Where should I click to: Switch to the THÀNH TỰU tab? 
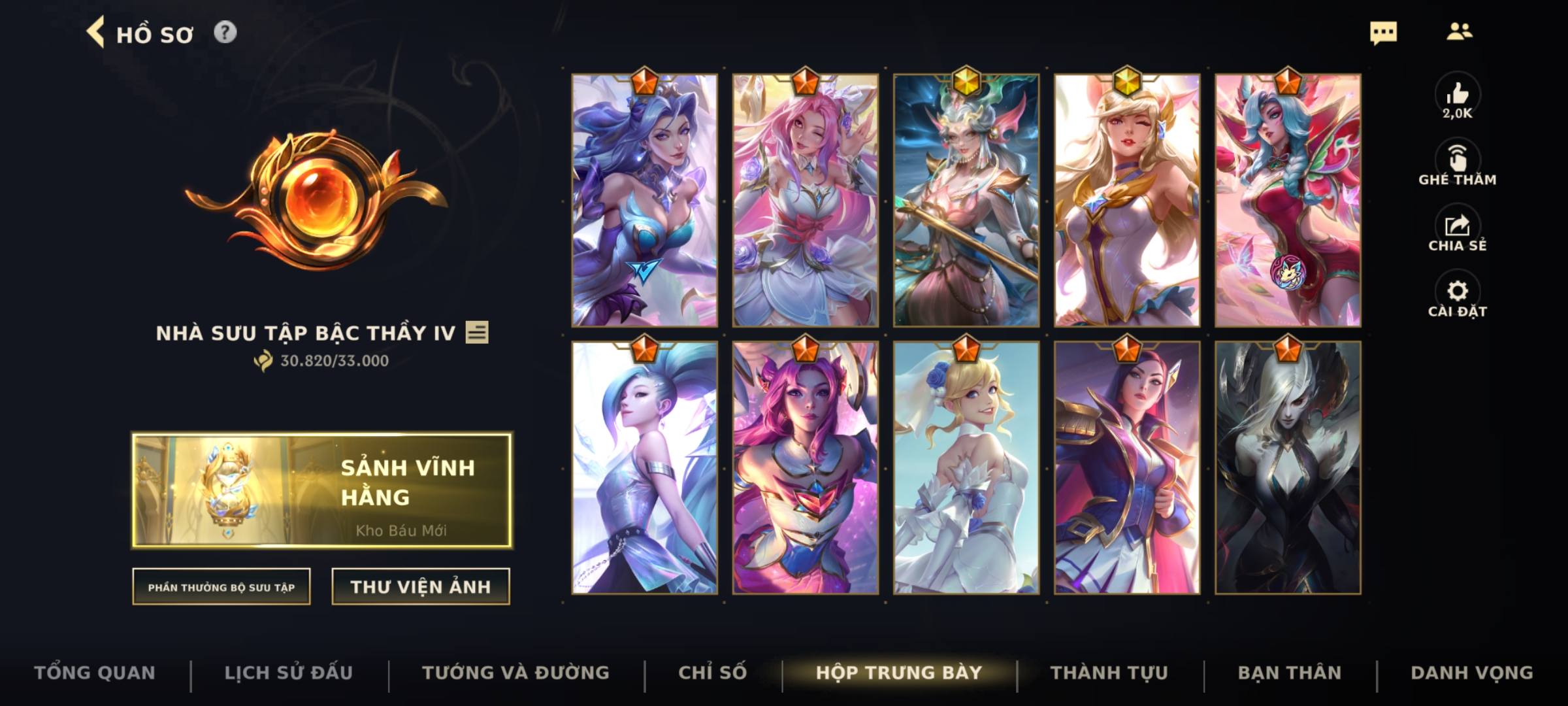pos(1111,672)
